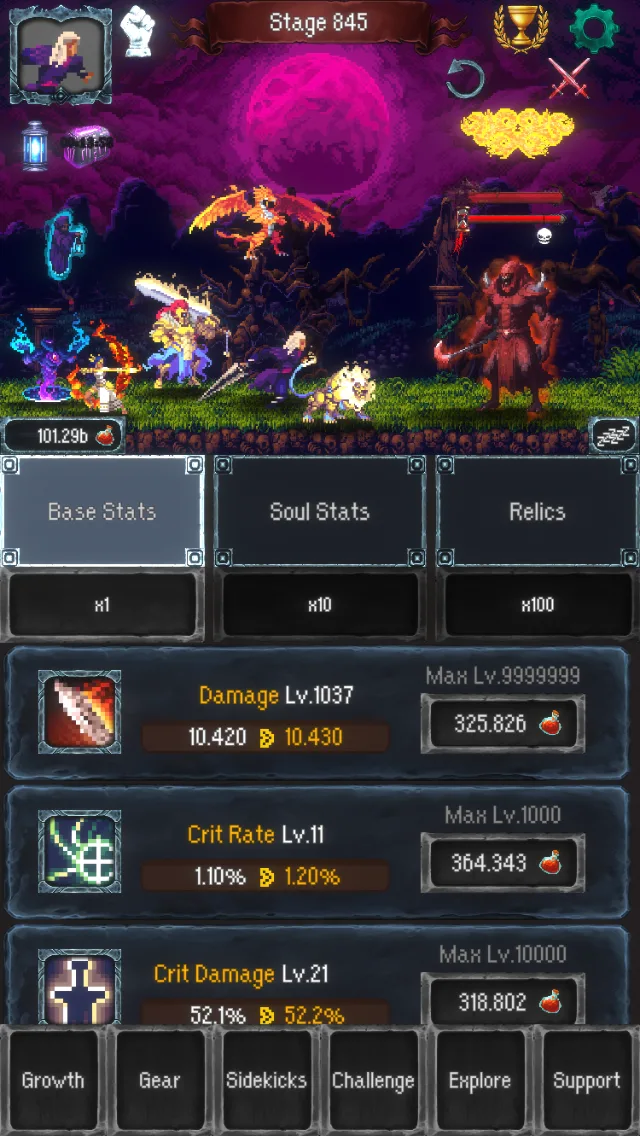The width and height of the screenshot is (640, 1136).
Task: Open the Explore menu
Action: [x=480, y=1080]
